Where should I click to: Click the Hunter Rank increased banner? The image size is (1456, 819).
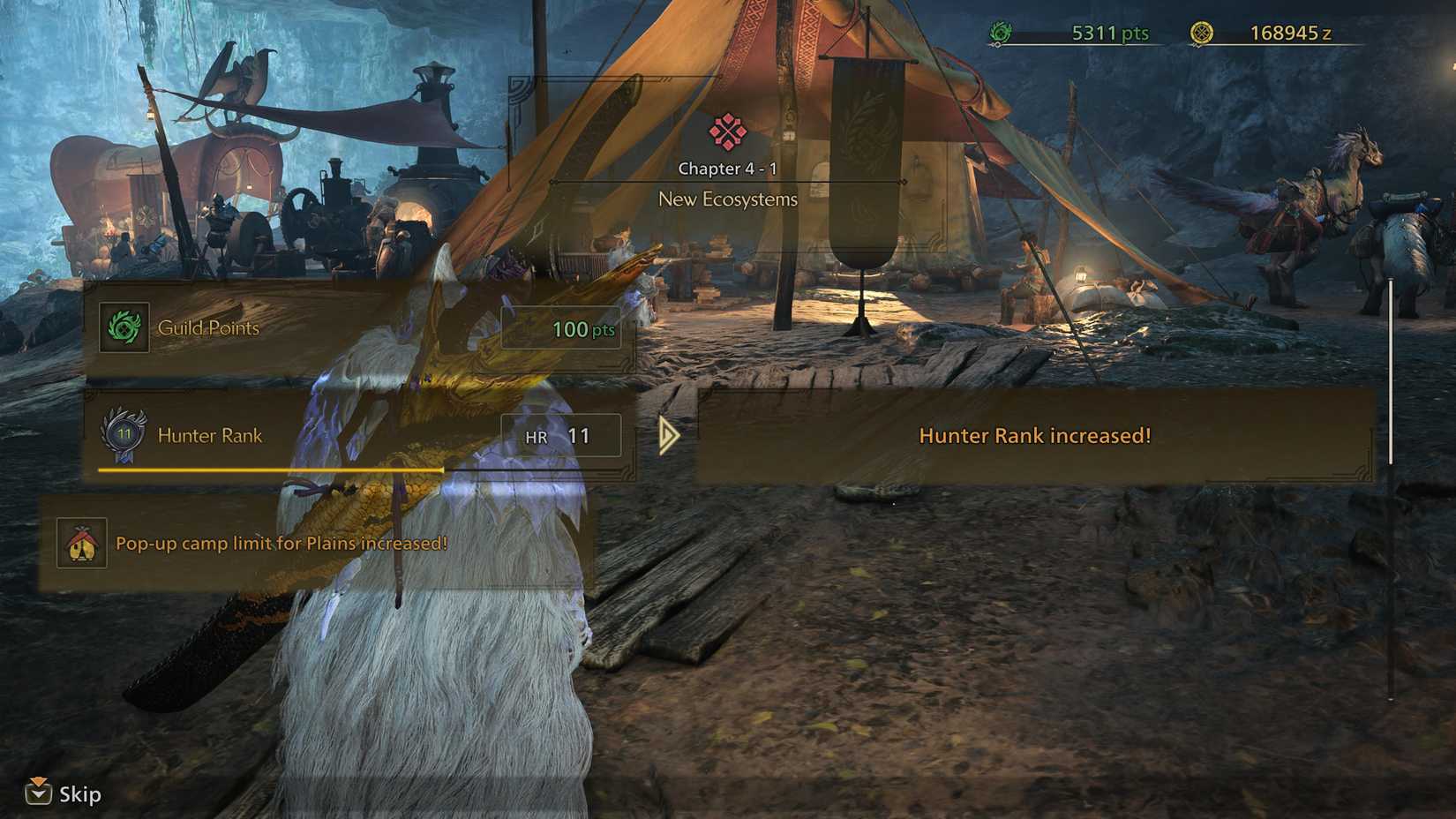coord(1034,435)
